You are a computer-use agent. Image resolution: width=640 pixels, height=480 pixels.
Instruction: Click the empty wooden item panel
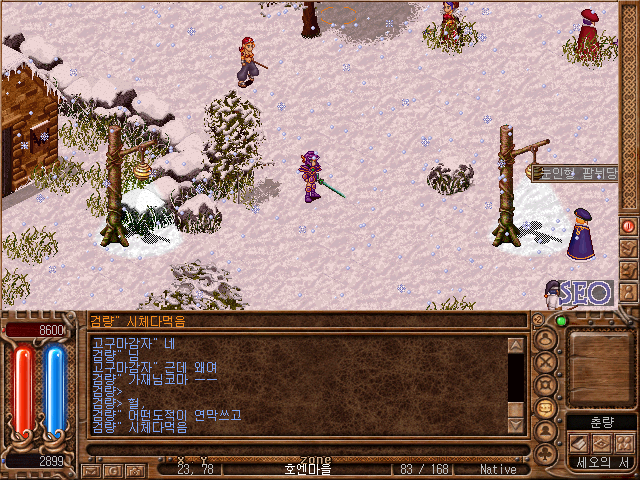[601, 367]
